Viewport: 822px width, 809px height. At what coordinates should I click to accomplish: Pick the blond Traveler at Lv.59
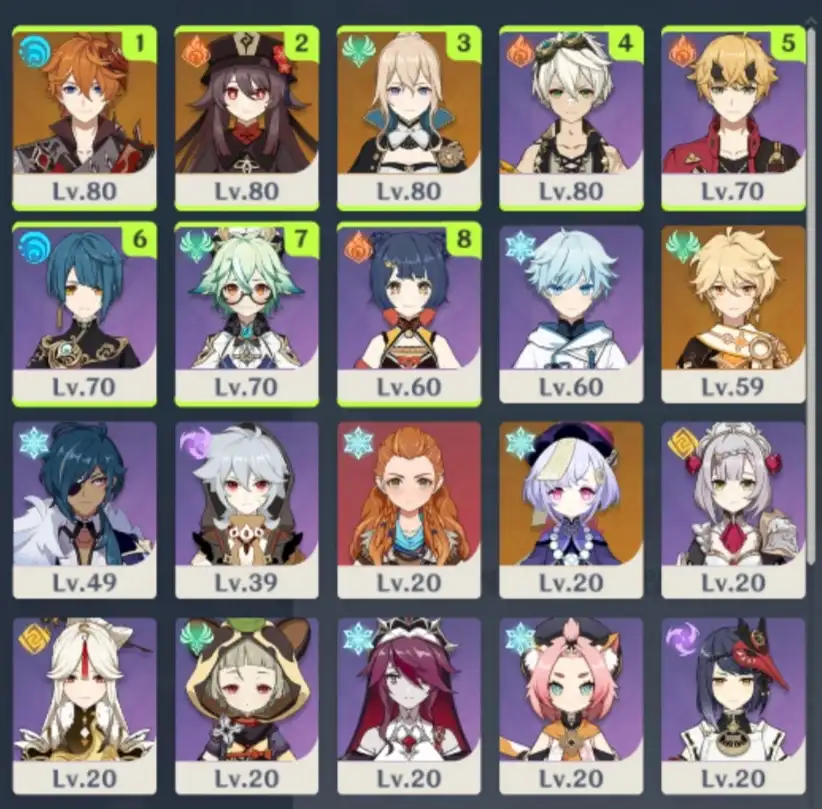733,312
